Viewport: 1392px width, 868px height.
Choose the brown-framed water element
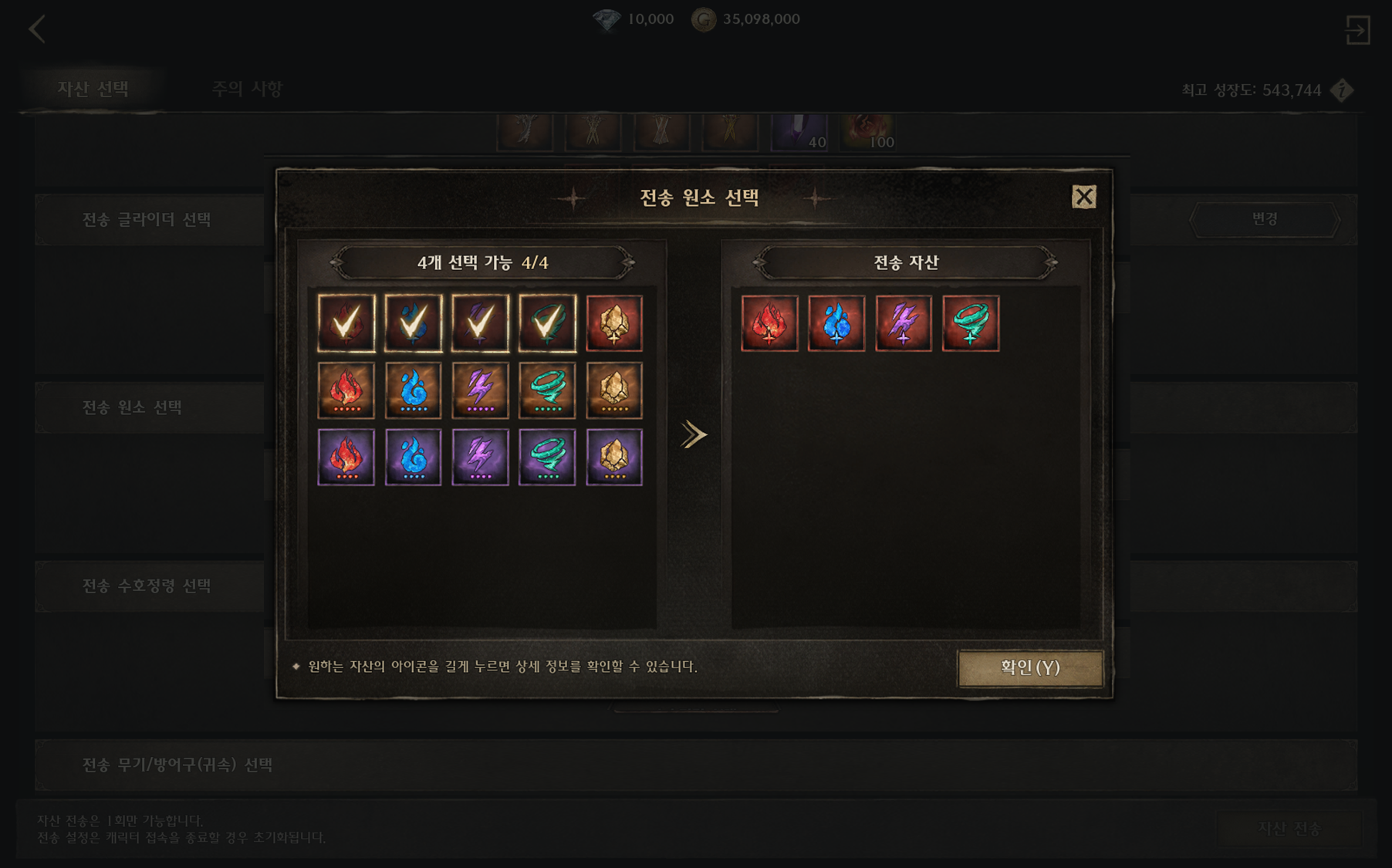click(x=414, y=390)
